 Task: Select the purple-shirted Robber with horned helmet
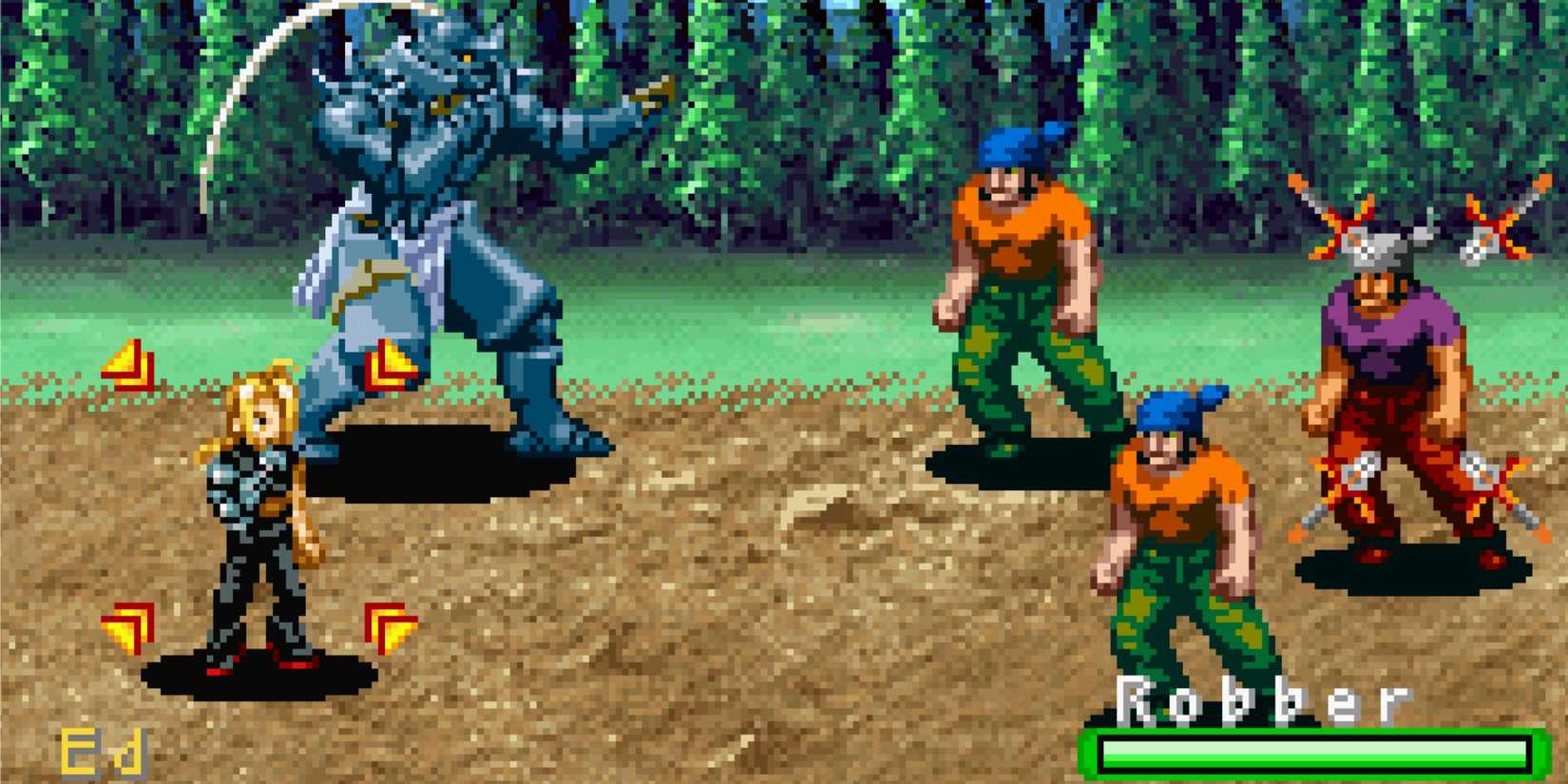1387,380
